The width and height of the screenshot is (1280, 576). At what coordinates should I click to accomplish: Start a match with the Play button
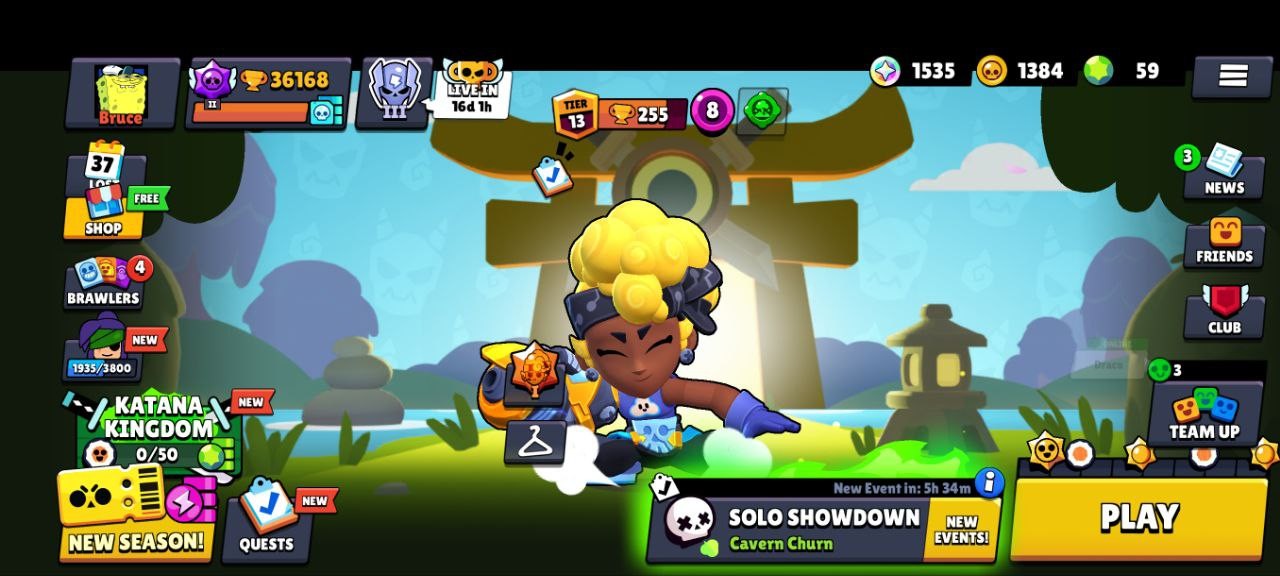[x=1138, y=518]
